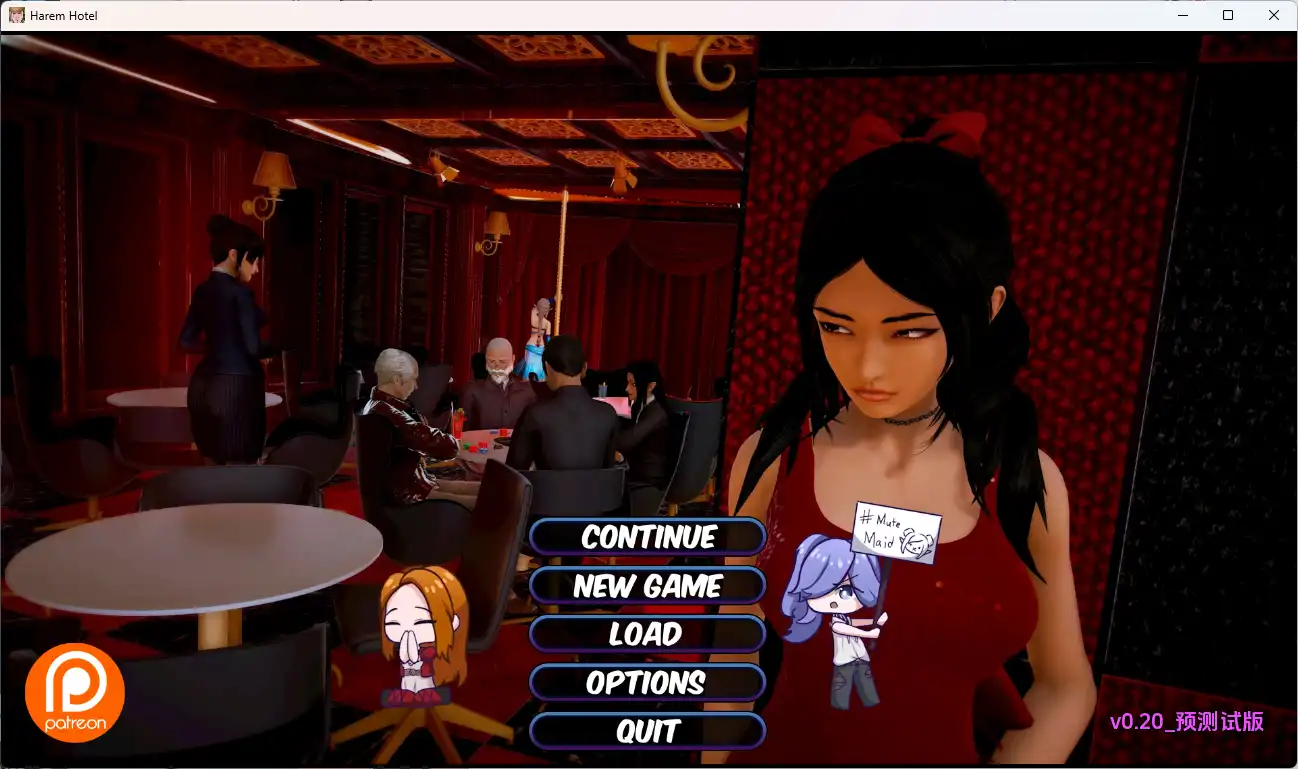Viewport: 1298px width, 769px height.
Task: Select QUIT to exit the game
Action: click(648, 731)
